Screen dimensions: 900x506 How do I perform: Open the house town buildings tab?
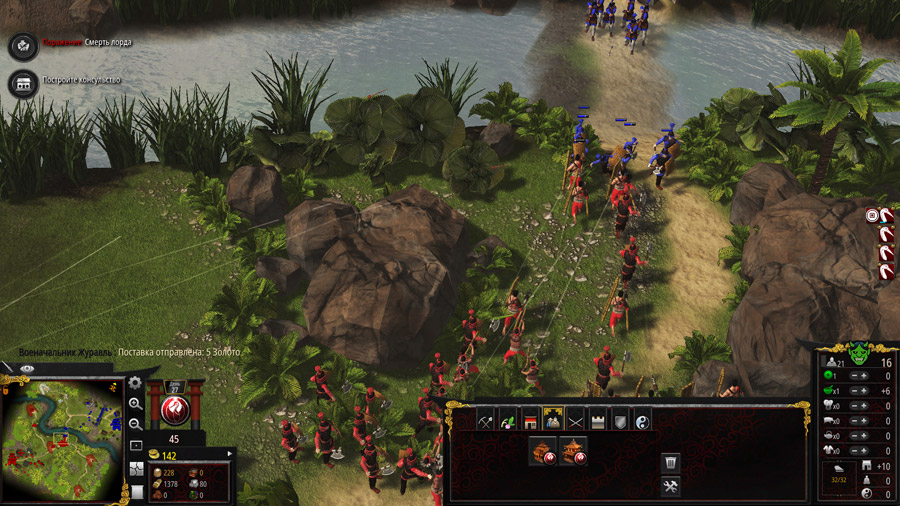click(x=530, y=422)
